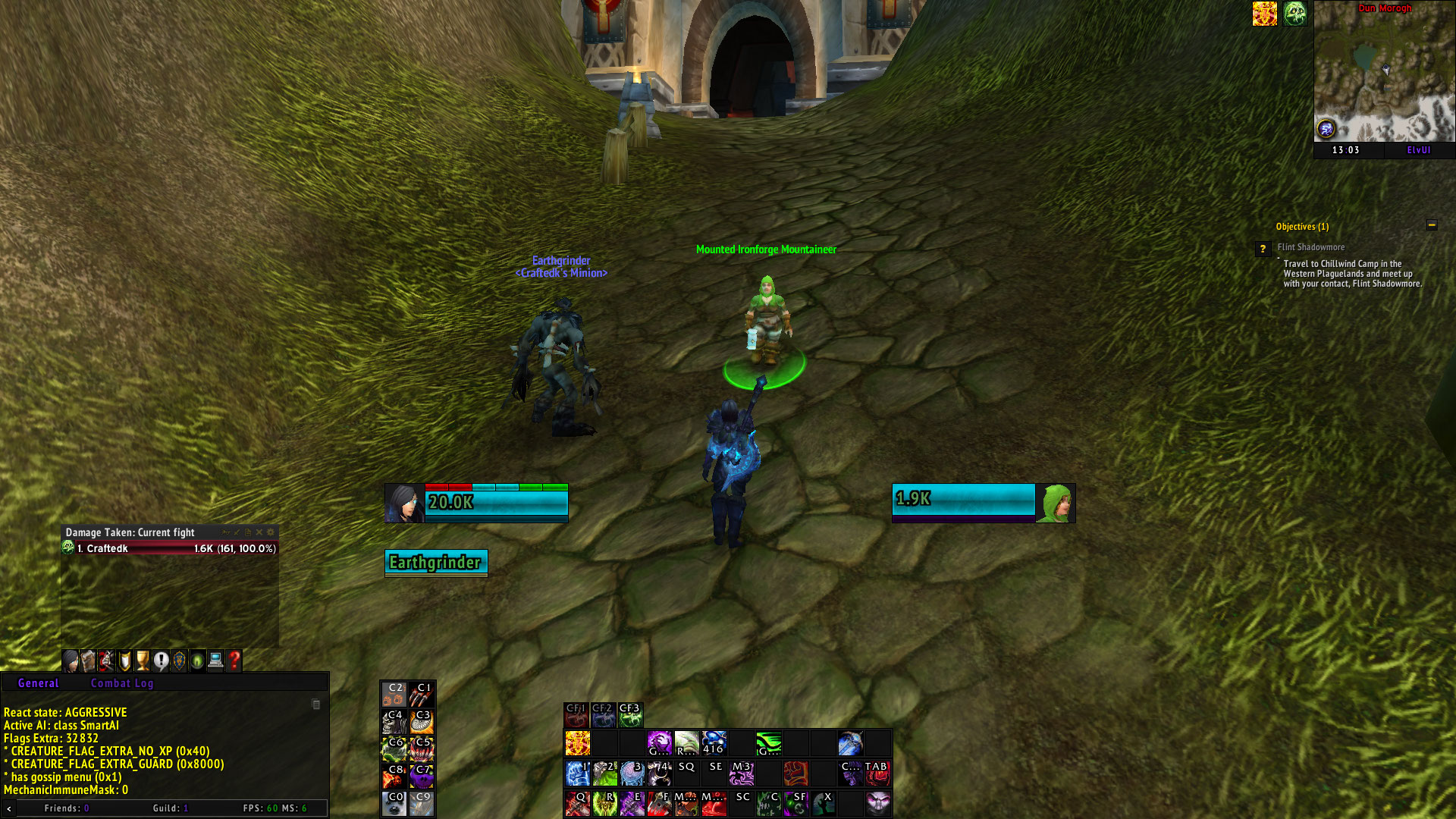
Task: Open the Skada settings gear icon
Action: 271,532
